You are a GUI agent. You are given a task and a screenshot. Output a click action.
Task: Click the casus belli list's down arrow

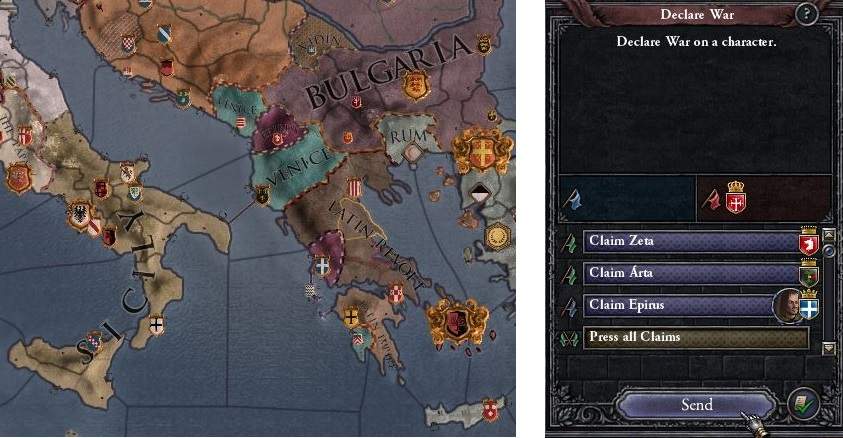(828, 348)
